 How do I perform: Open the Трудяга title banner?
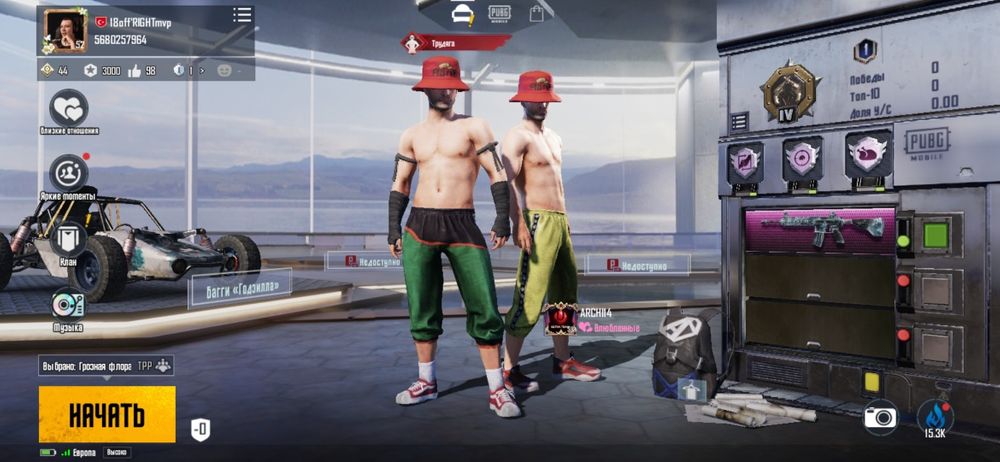click(x=455, y=43)
